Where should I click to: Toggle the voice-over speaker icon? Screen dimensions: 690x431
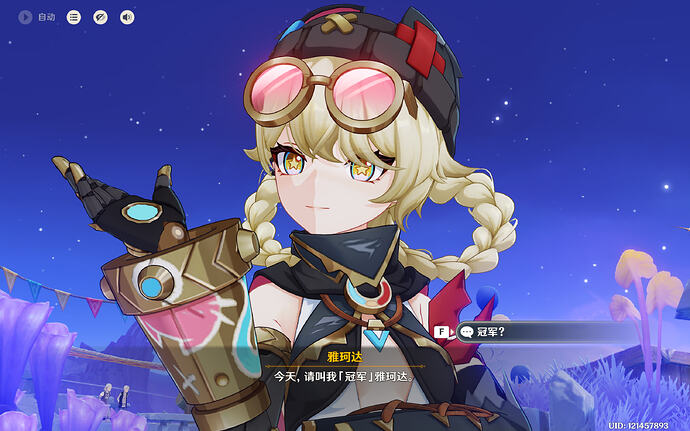(126, 17)
